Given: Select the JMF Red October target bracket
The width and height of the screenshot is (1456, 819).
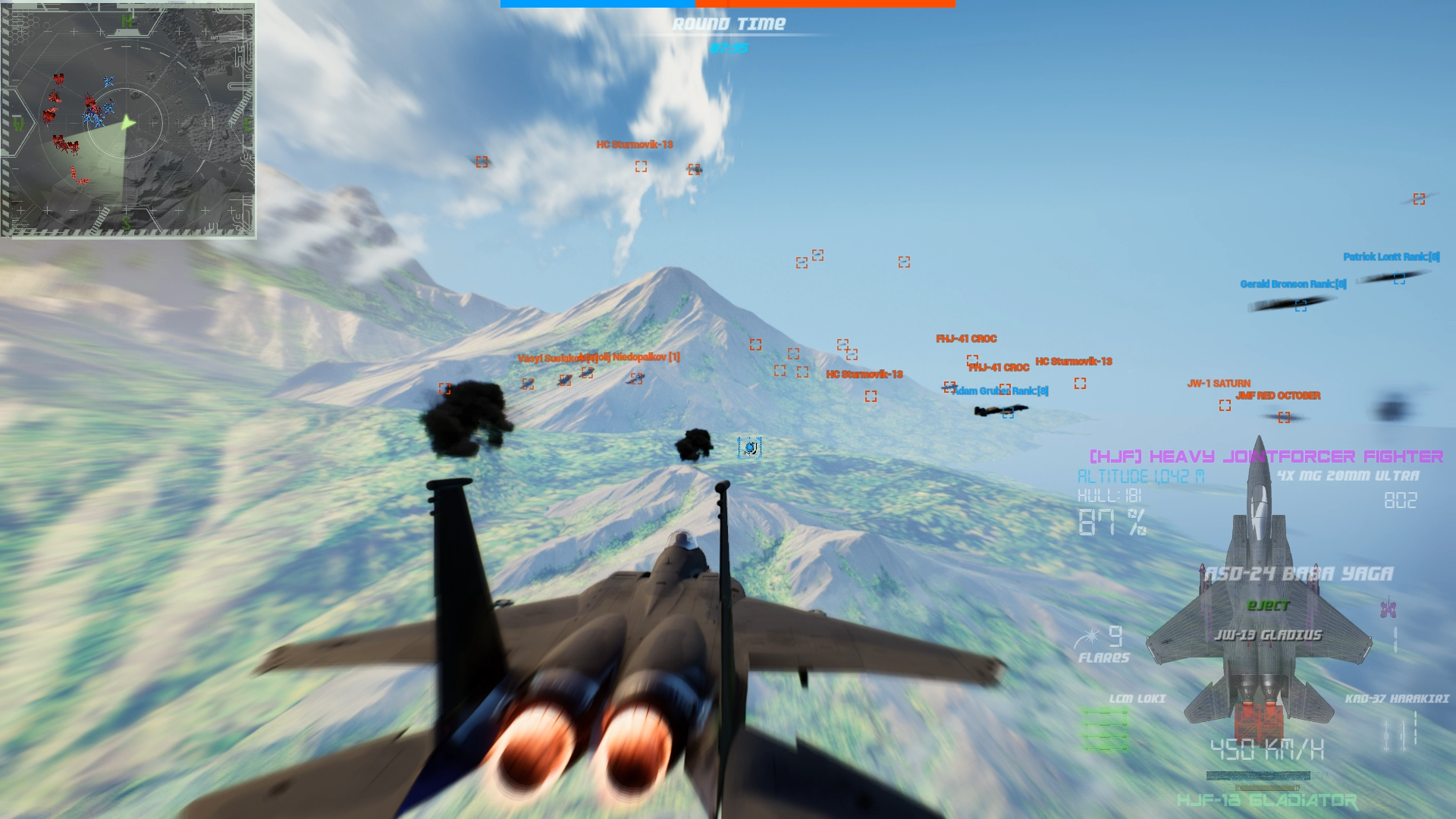Looking at the screenshot, I should click(x=1284, y=417).
